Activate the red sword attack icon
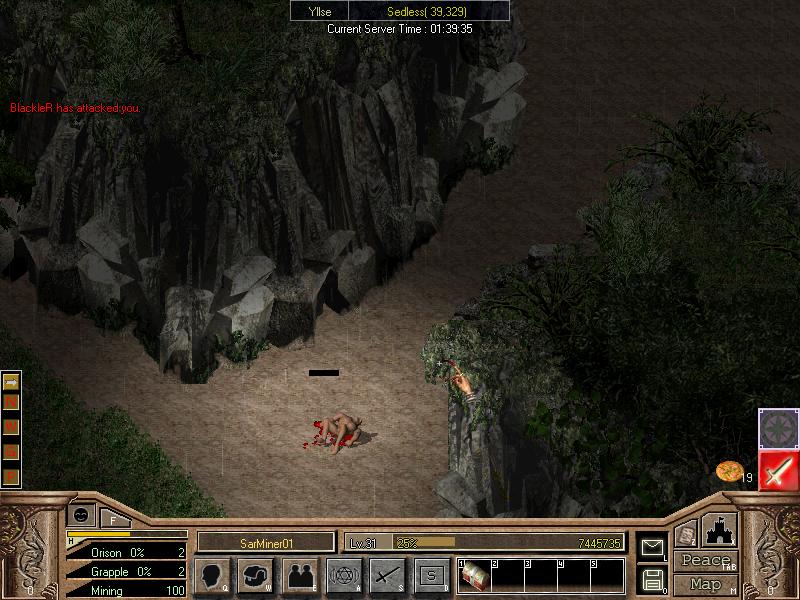The width and height of the screenshot is (800, 600). coord(777,470)
